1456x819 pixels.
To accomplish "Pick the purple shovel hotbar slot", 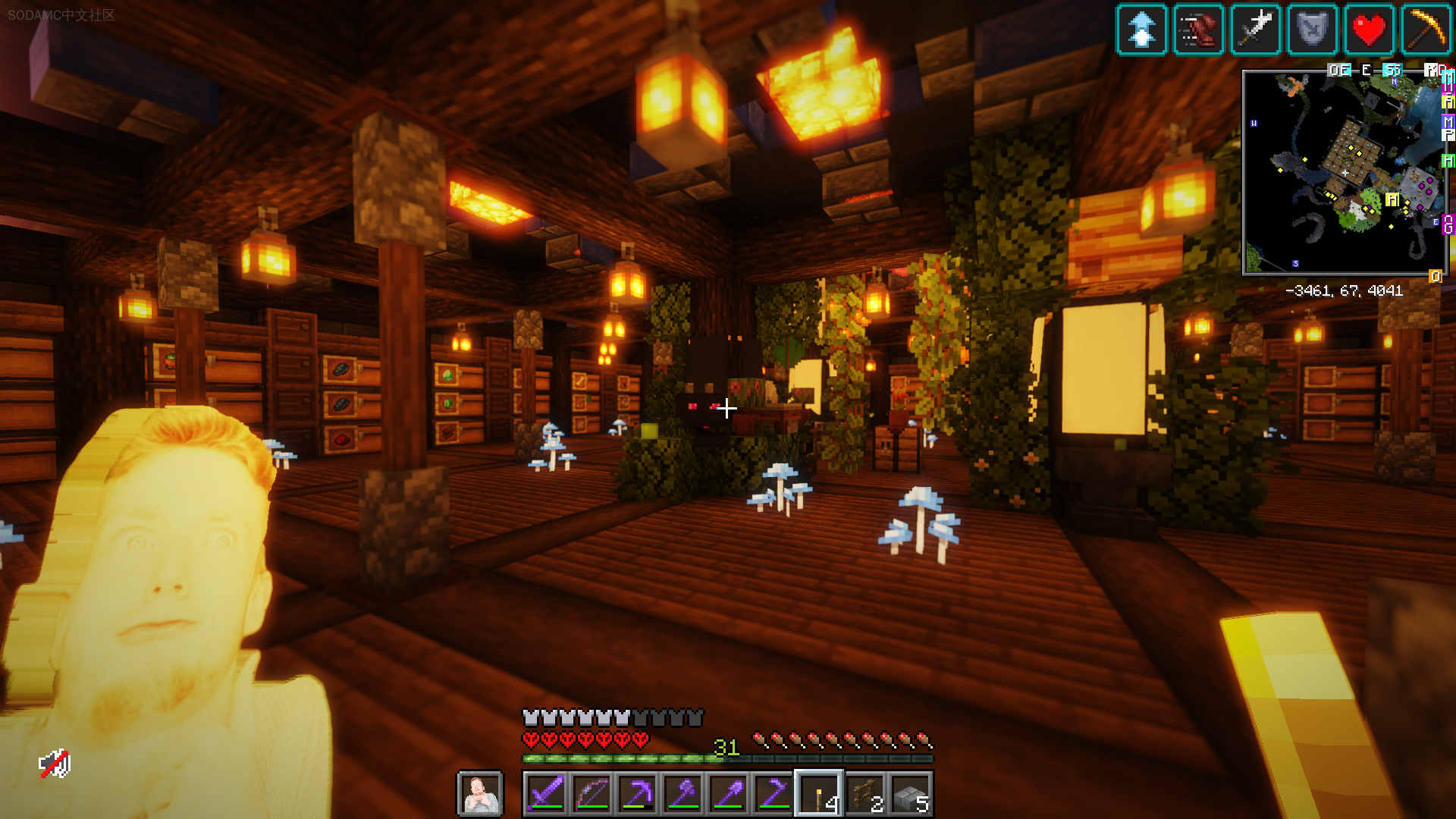I will pyautogui.click(x=728, y=794).
